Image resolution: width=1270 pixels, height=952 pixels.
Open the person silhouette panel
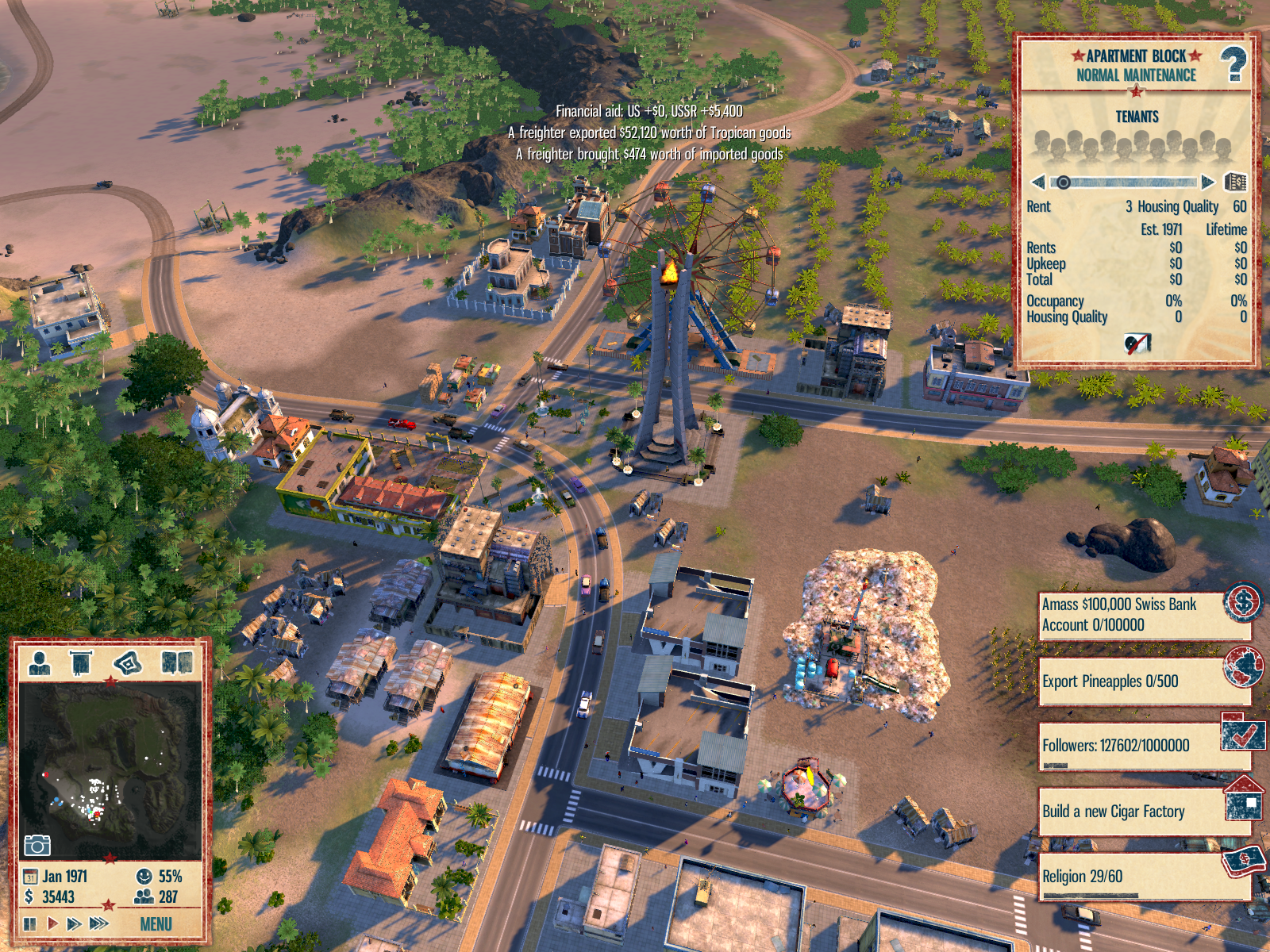[x=39, y=662]
